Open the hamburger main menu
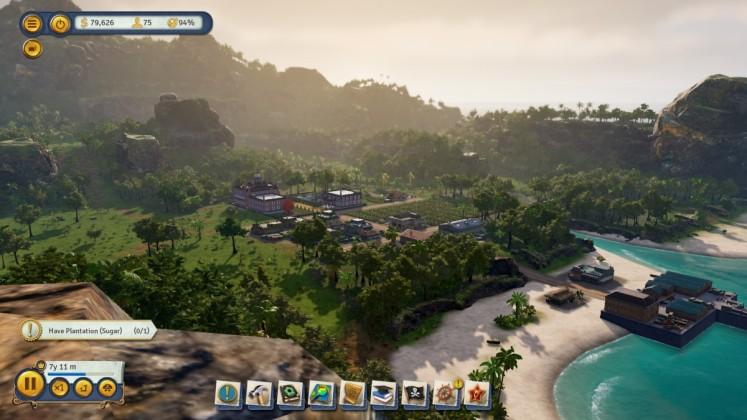The width and height of the screenshot is (747, 420). pyautogui.click(x=32, y=23)
